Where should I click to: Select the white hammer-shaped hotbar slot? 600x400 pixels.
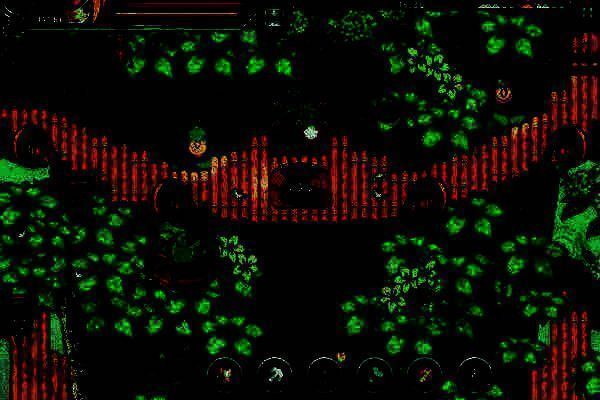[274, 374]
